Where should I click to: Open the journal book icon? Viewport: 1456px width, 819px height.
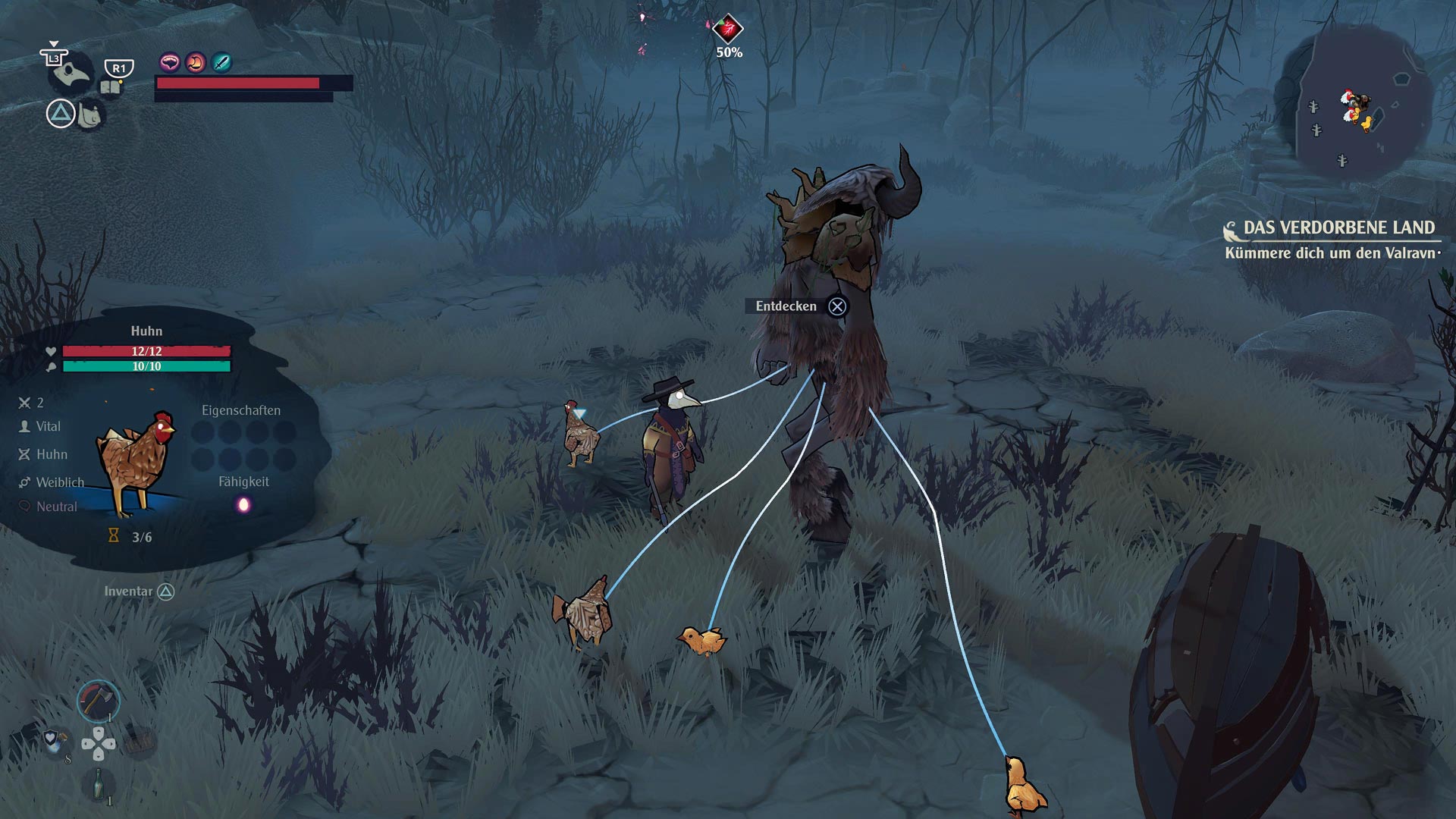pyautogui.click(x=111, y=86)
